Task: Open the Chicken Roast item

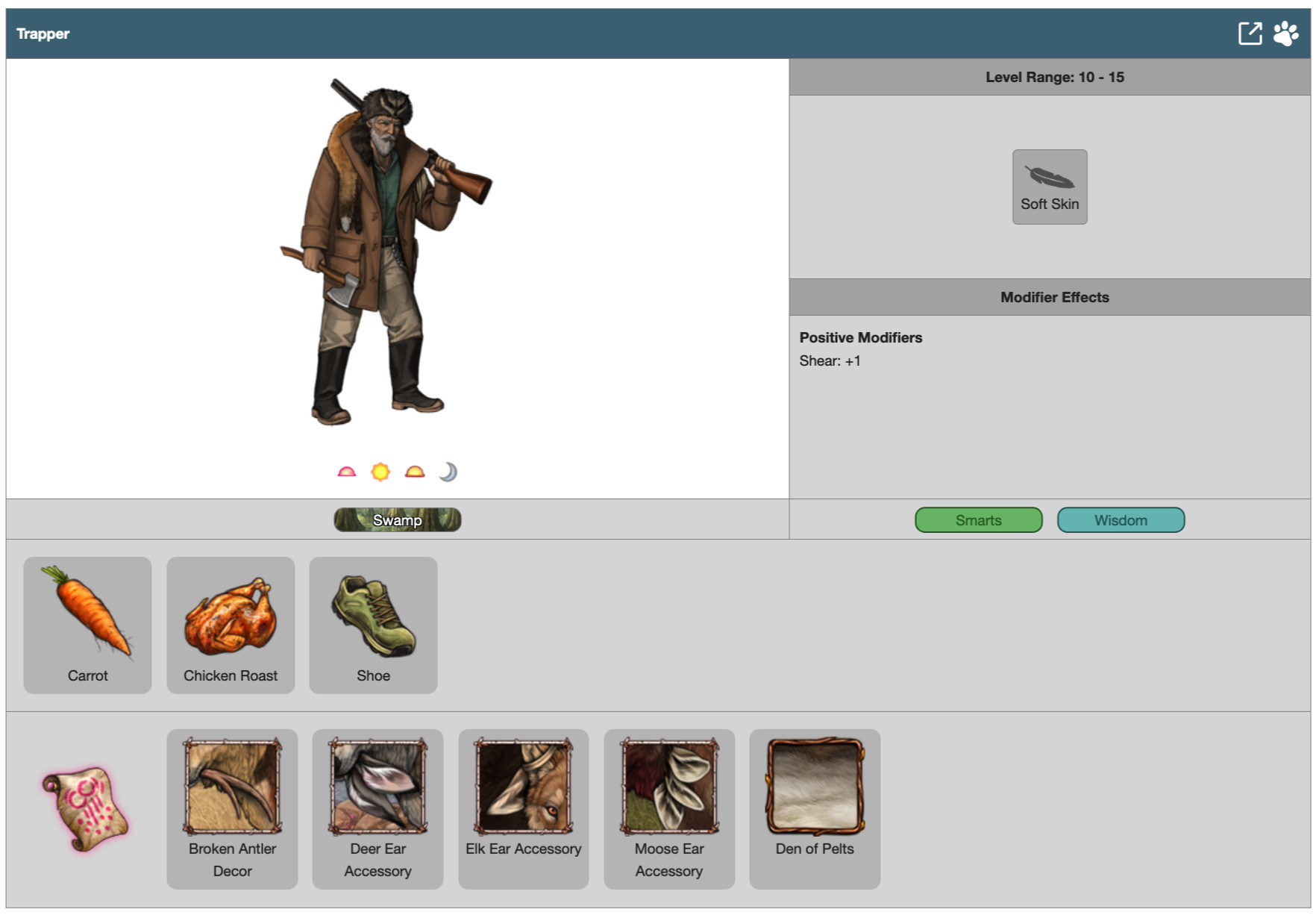Action: pyautogui.click(x=231, y=625)
